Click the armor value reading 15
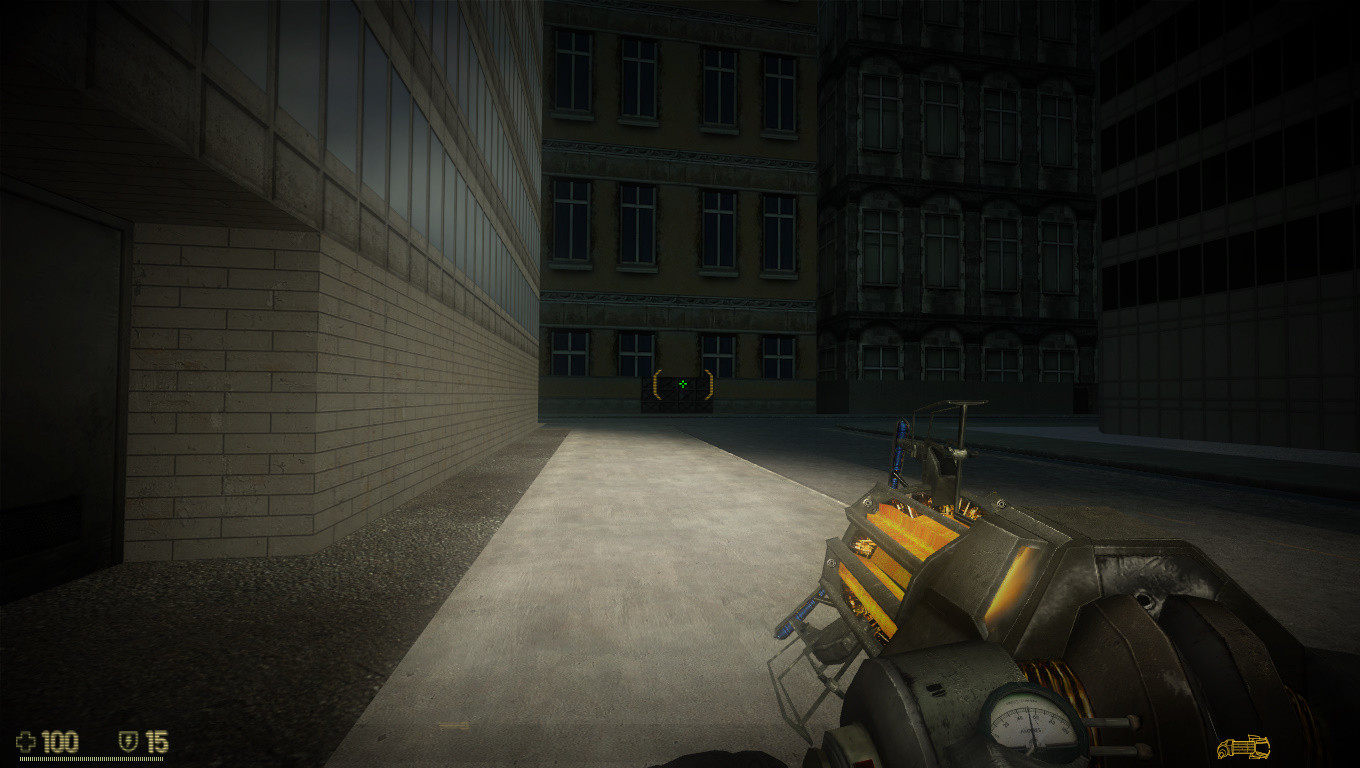 pos(158,742)
